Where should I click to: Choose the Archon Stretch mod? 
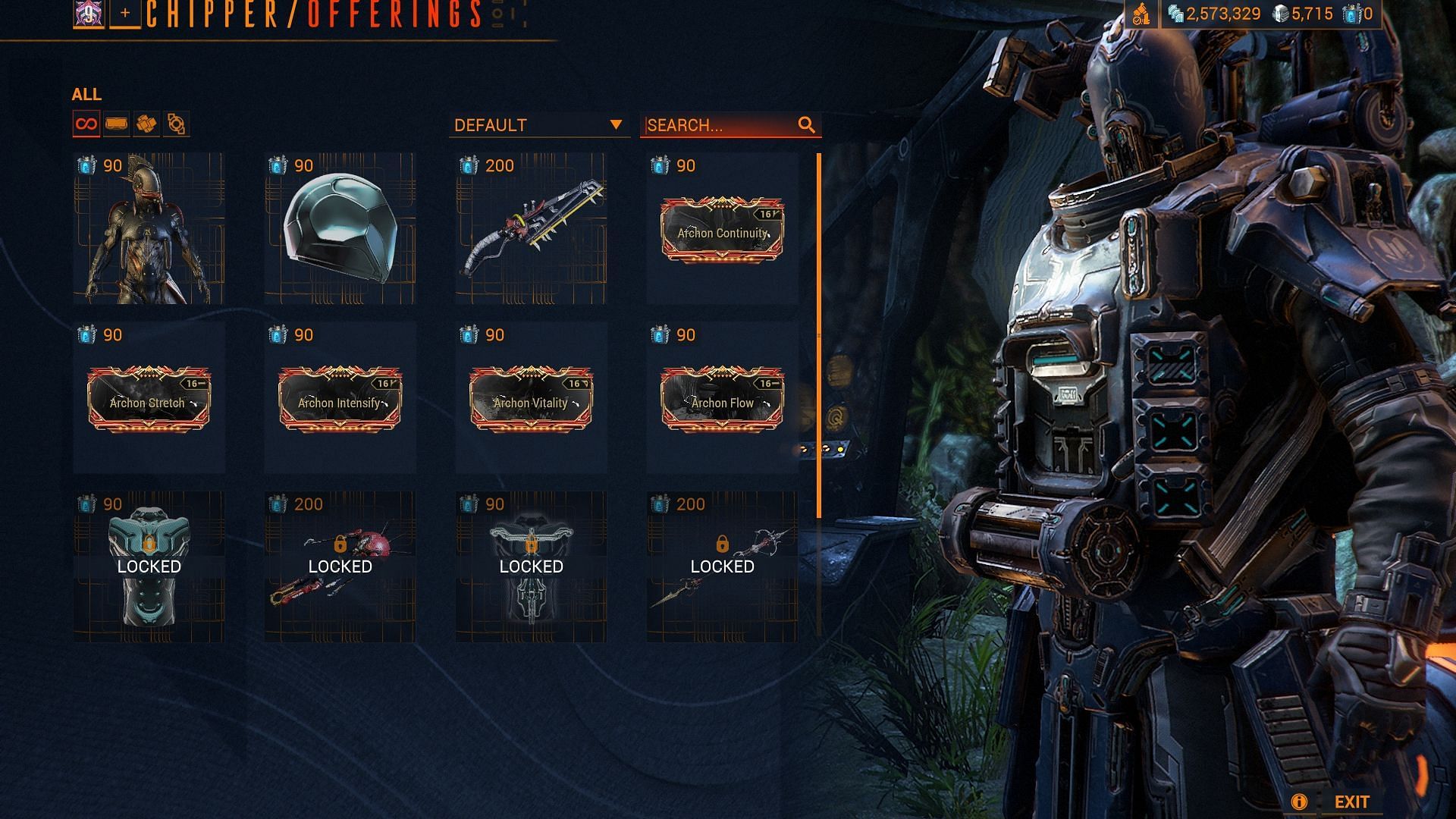[149, 399]
